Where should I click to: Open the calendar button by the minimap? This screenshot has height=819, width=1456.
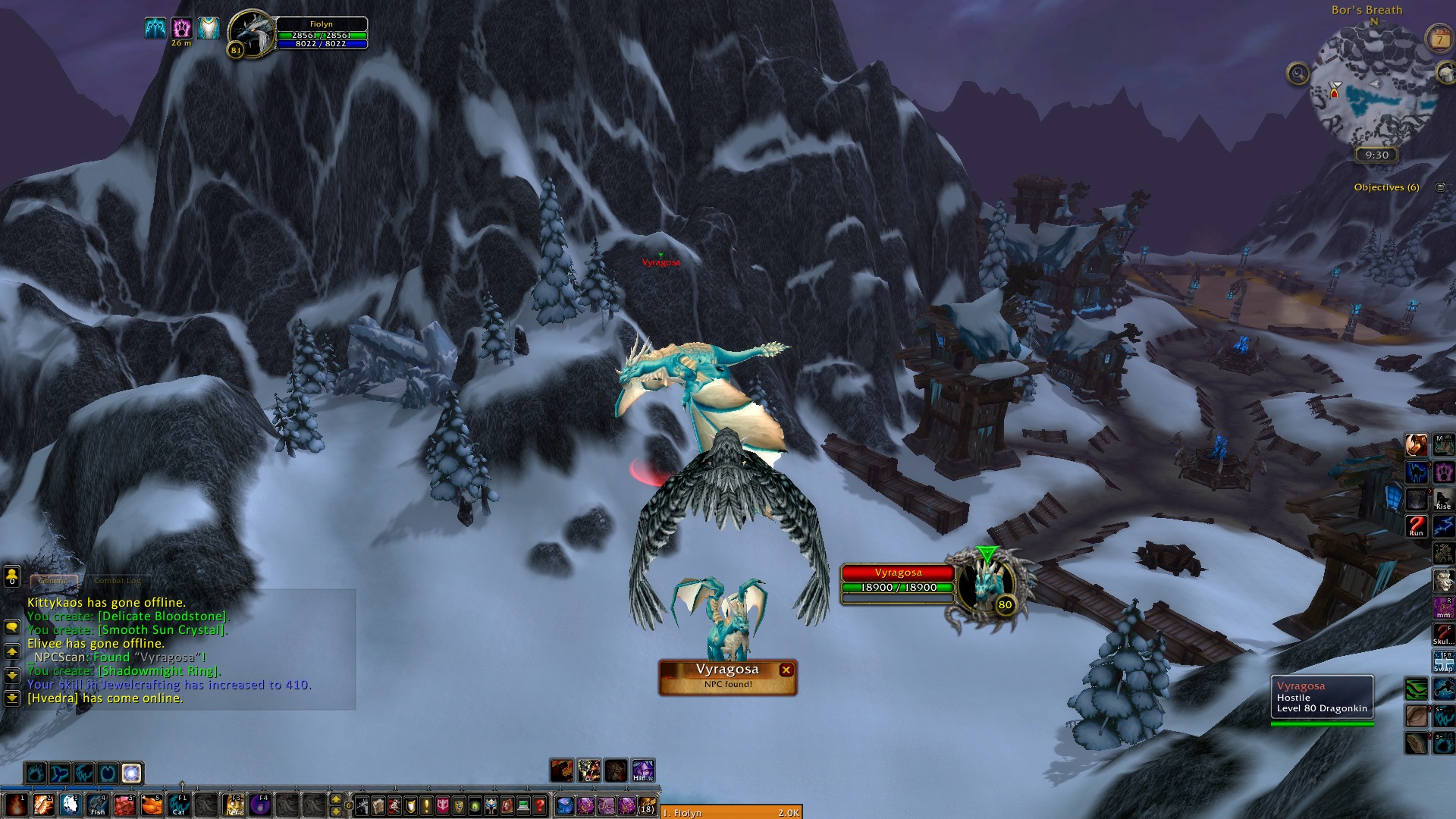point(1439,39)
